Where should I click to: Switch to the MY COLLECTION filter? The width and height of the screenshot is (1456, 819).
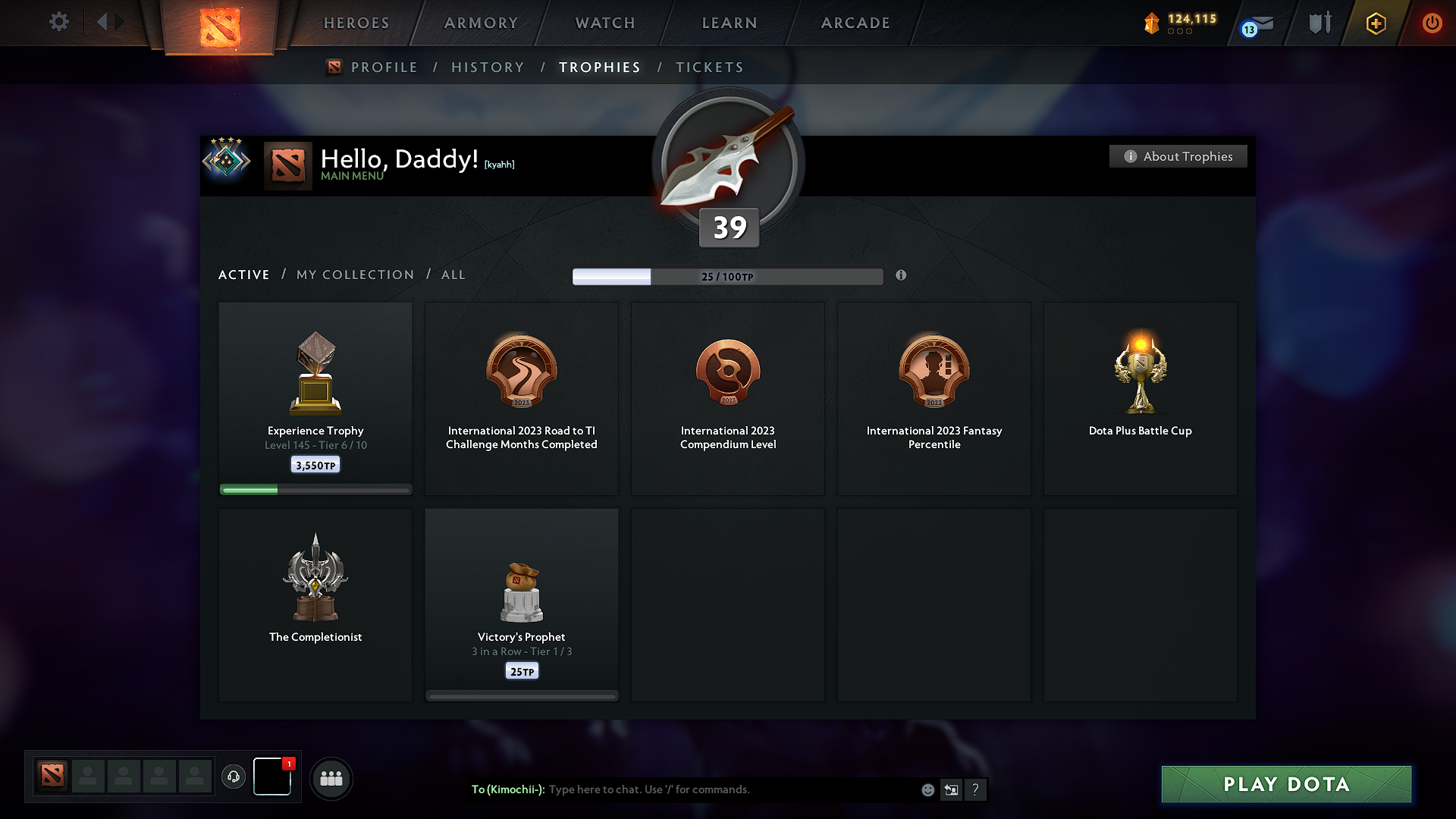pos(354,275)
